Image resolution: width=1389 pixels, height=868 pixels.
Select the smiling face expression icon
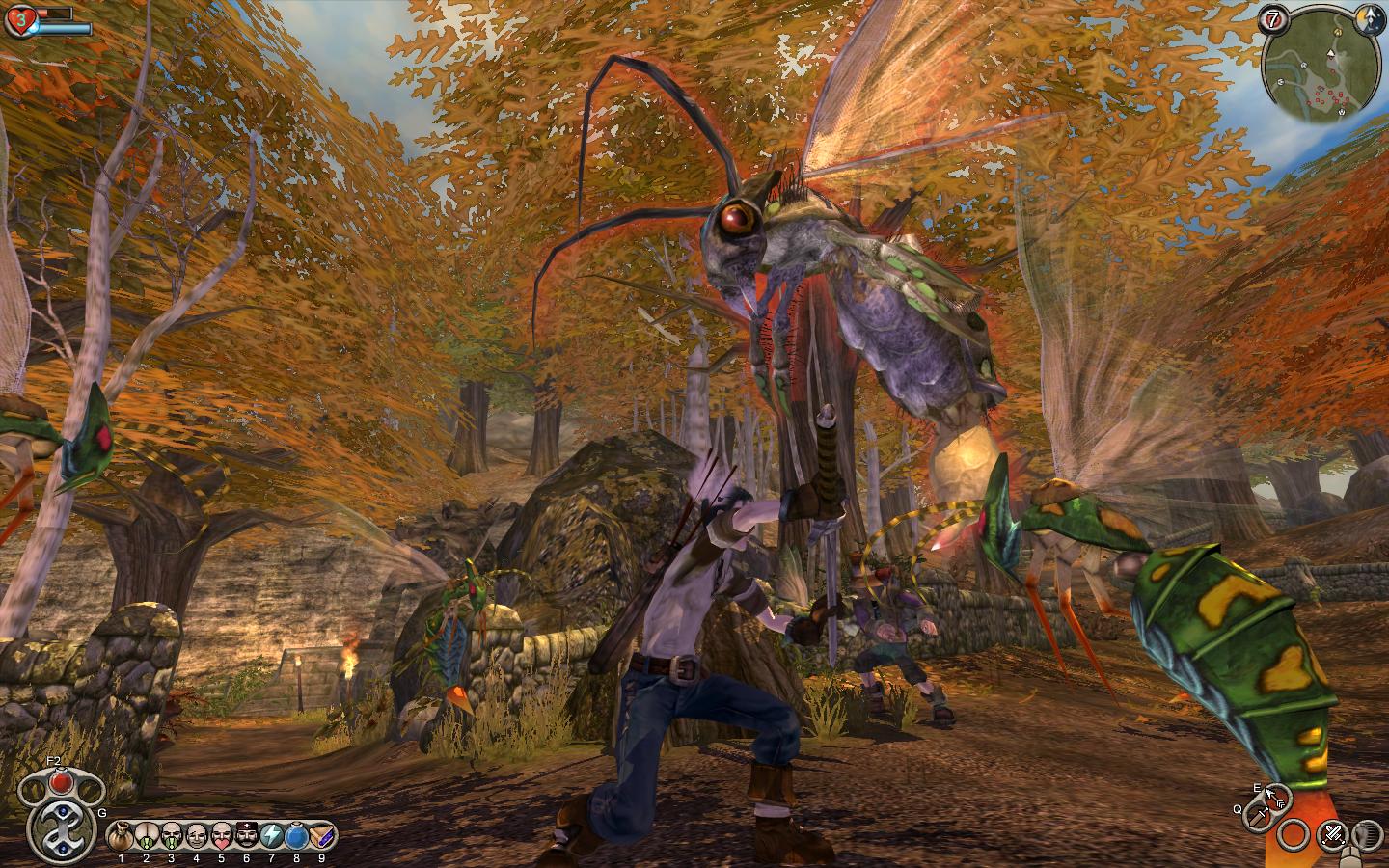[197, 834]
